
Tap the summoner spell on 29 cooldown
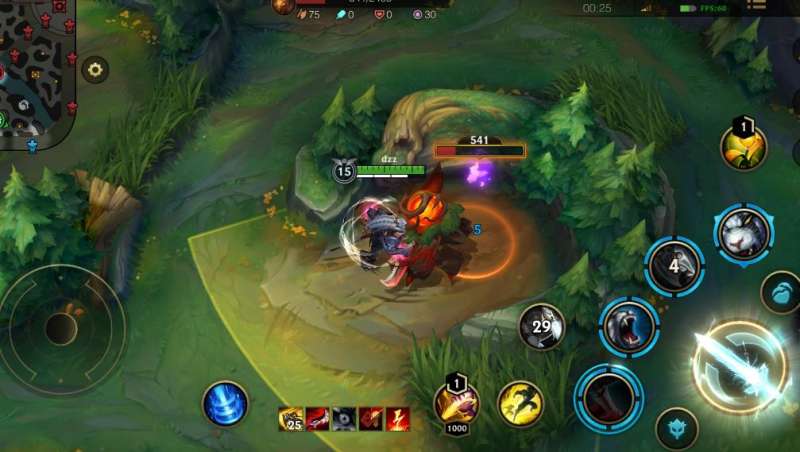(541, 327)
